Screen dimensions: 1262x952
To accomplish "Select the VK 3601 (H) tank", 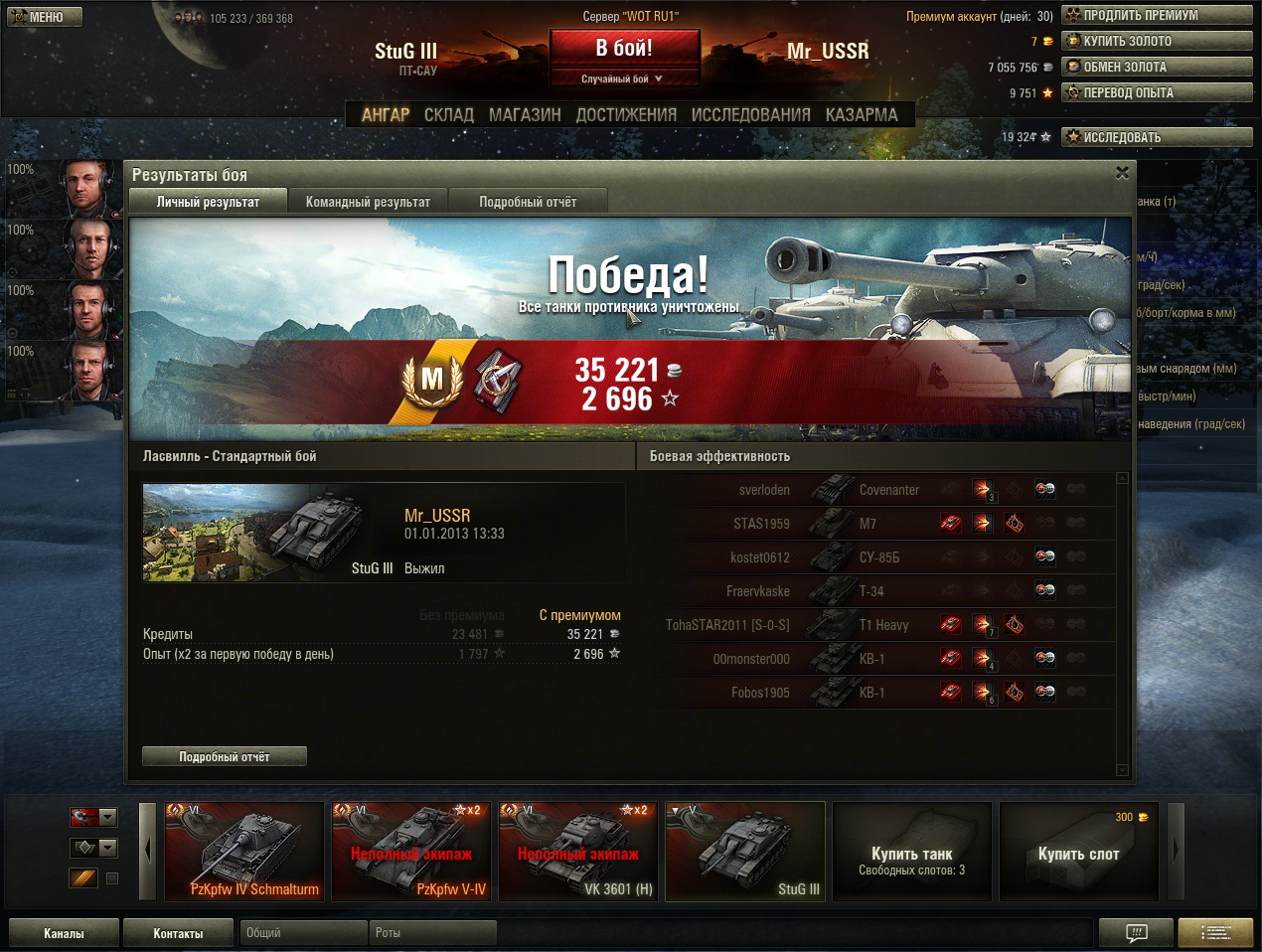I will pos(578,852).
